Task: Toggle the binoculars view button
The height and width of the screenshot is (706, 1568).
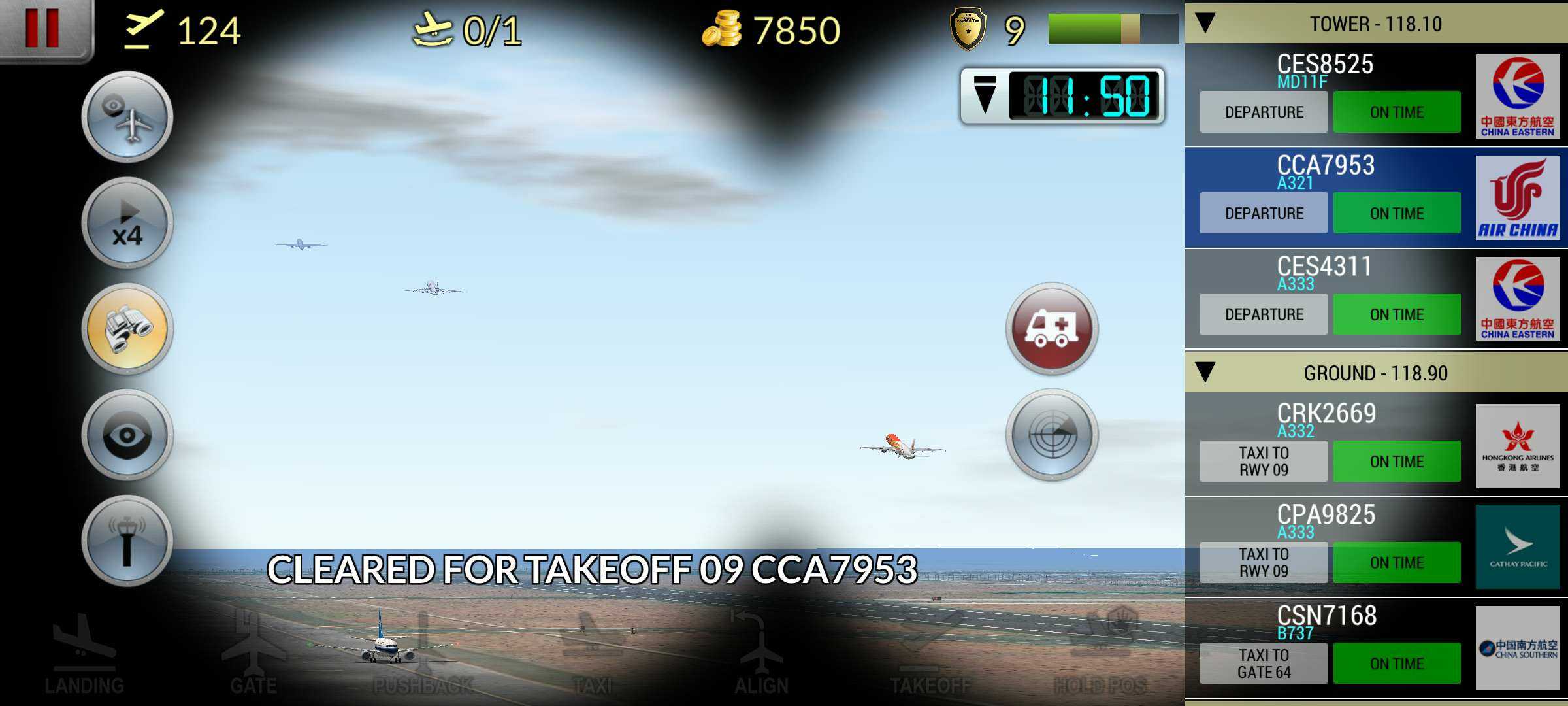Action: pos(127,329)
